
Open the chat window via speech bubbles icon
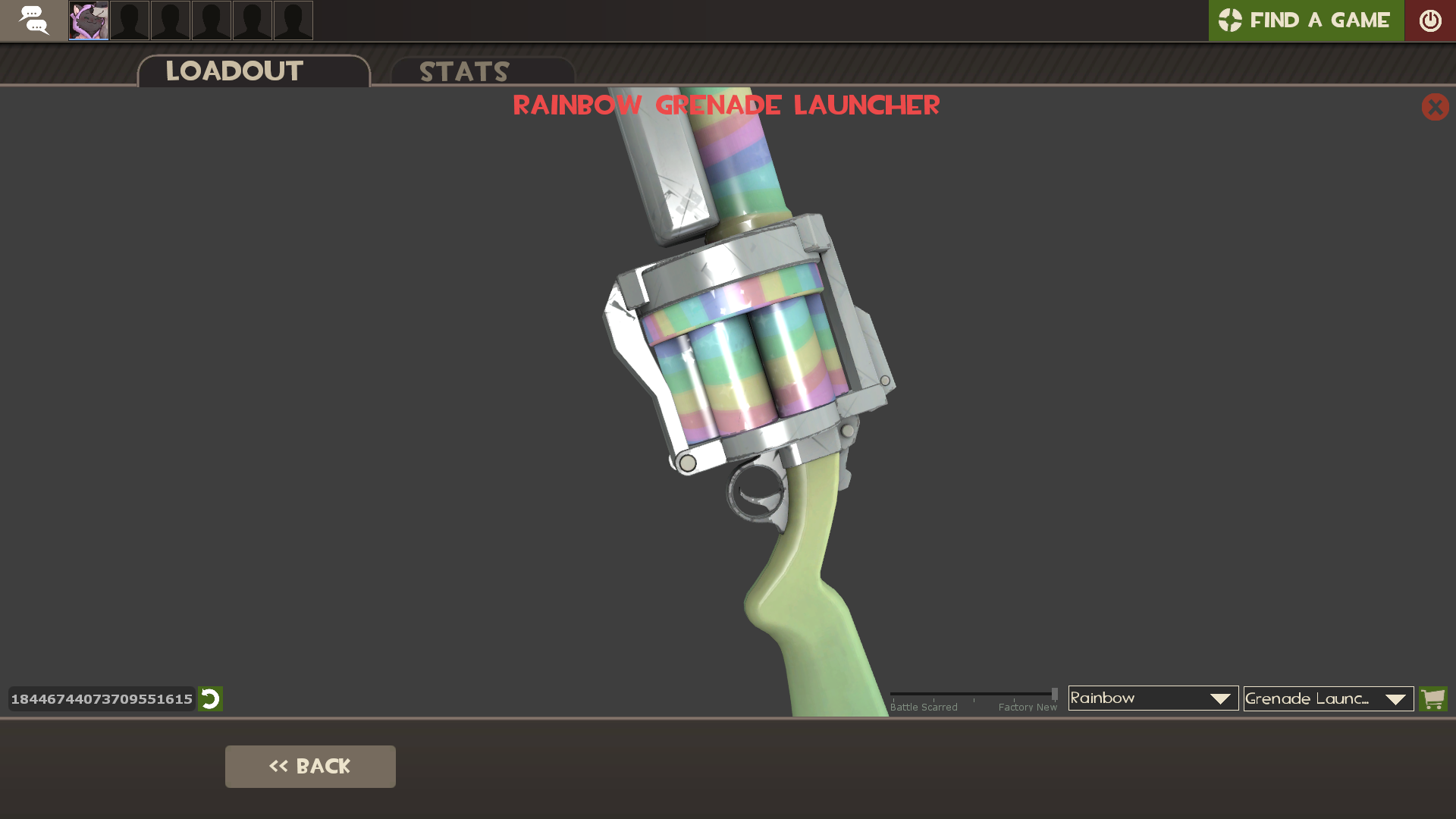pyautogui.click(x=33, y=20)
